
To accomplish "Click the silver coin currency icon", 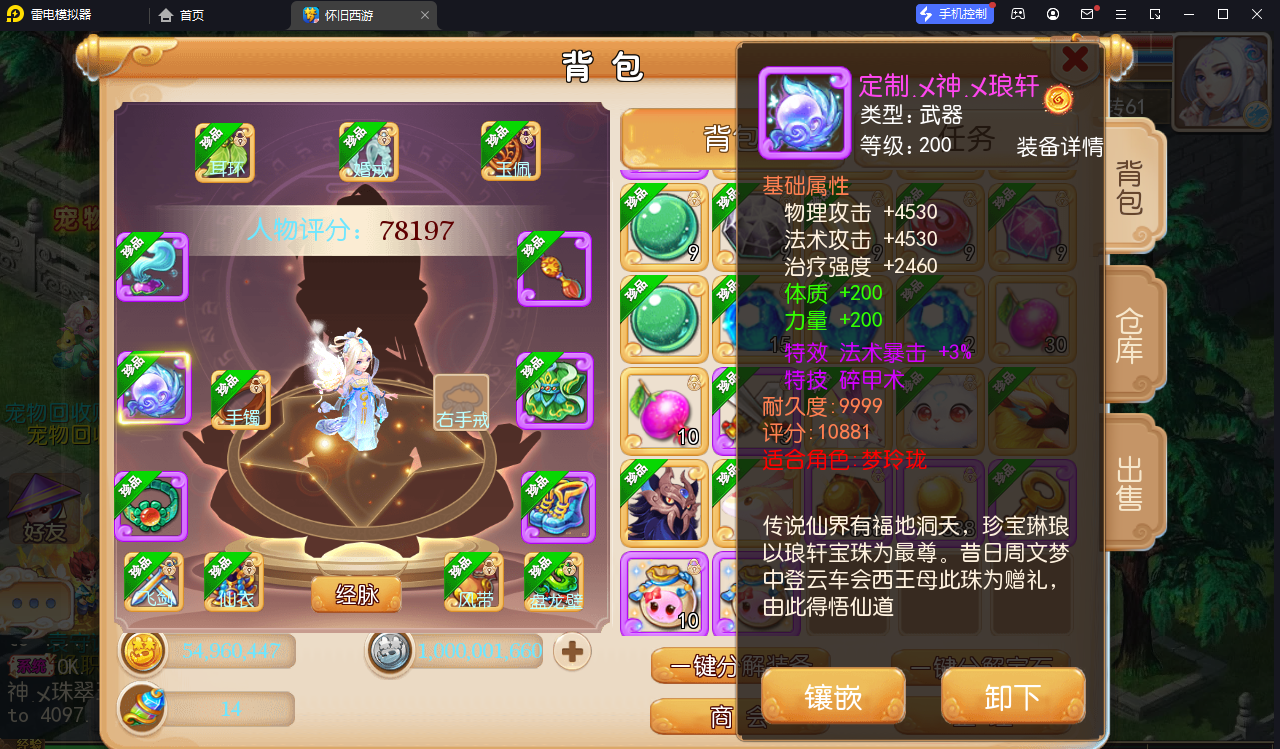I will tap(390, 651).
